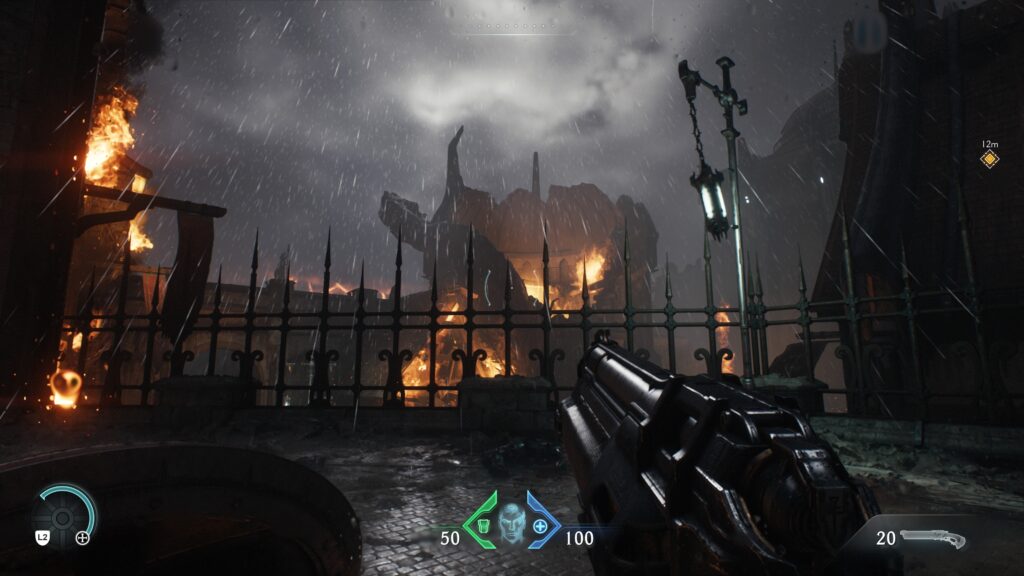
Task: Select the shotgun weapon icon
Action: point(934,540)
